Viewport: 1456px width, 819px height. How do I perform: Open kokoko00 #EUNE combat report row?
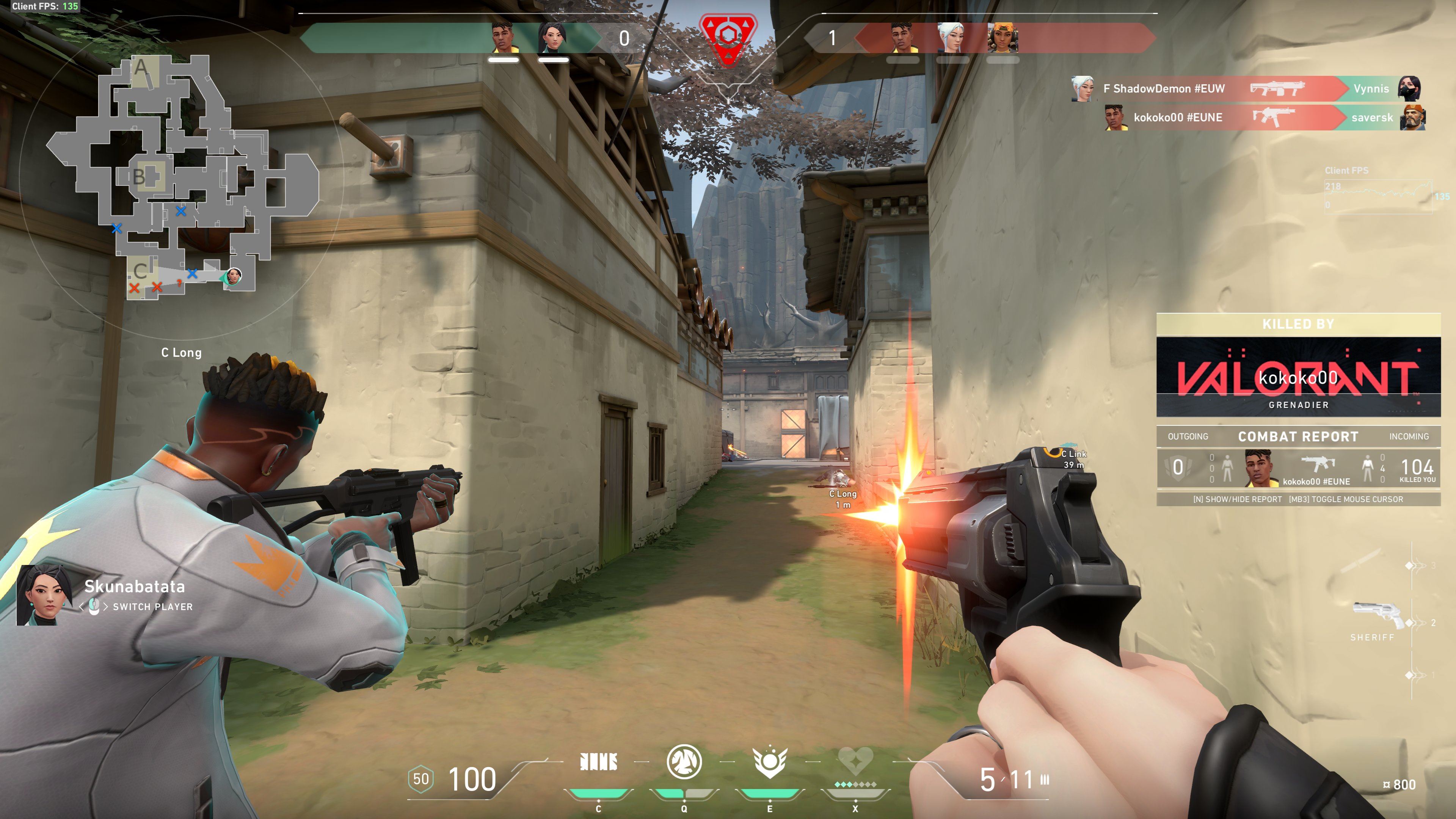pos(1298,468)
